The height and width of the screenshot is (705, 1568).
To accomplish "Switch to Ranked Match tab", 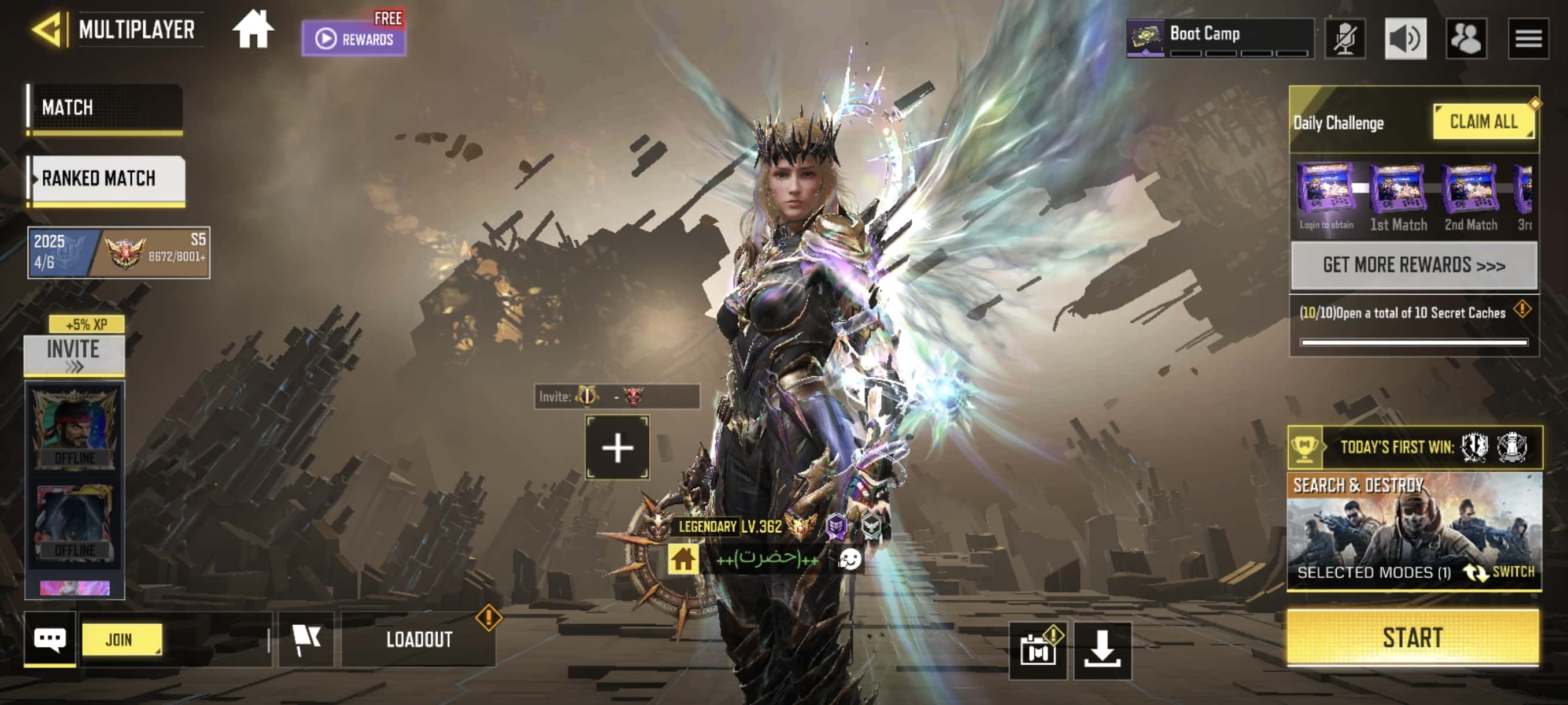I will click(x=107, y=178).
